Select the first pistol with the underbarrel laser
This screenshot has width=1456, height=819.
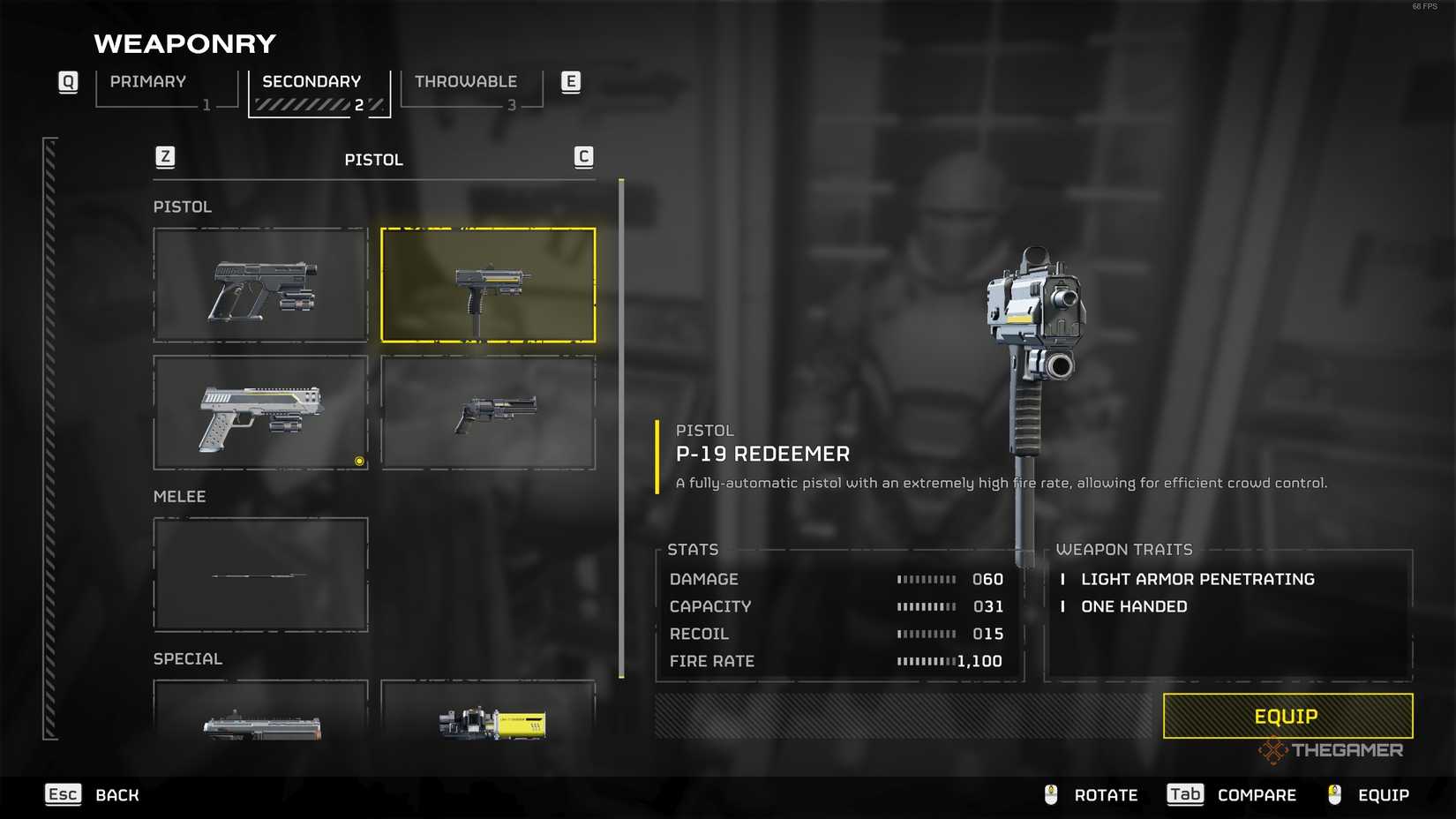260,285
